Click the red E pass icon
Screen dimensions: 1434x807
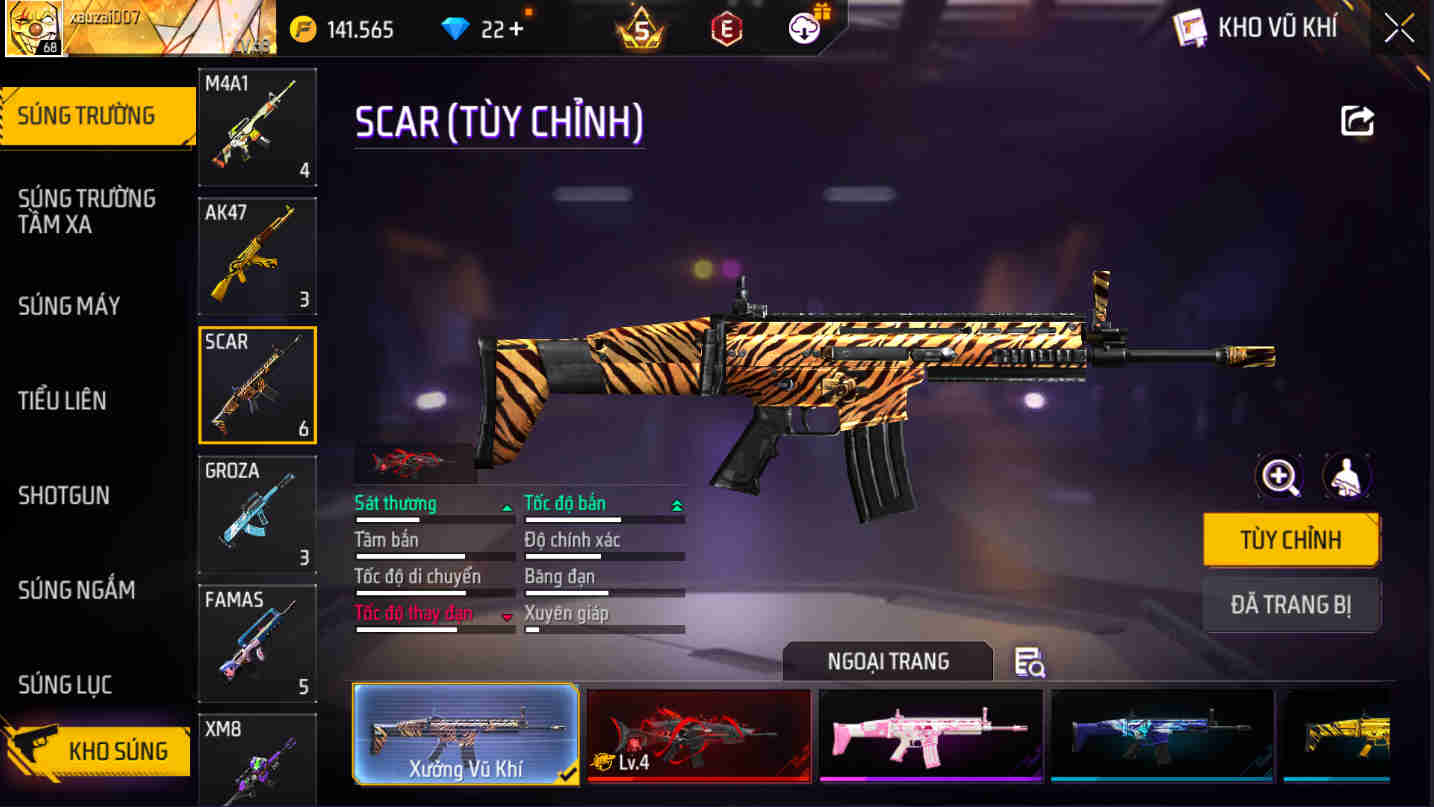tap(725, 28)
